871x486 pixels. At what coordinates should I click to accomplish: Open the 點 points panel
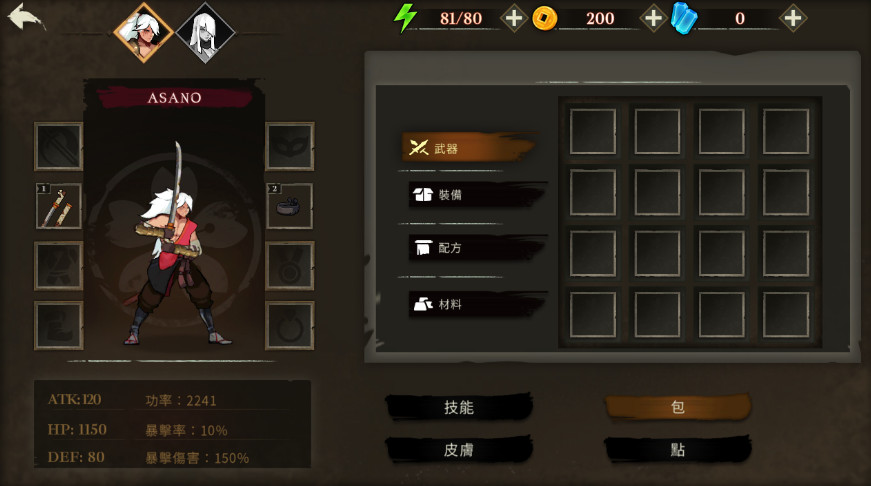point(677,450)
